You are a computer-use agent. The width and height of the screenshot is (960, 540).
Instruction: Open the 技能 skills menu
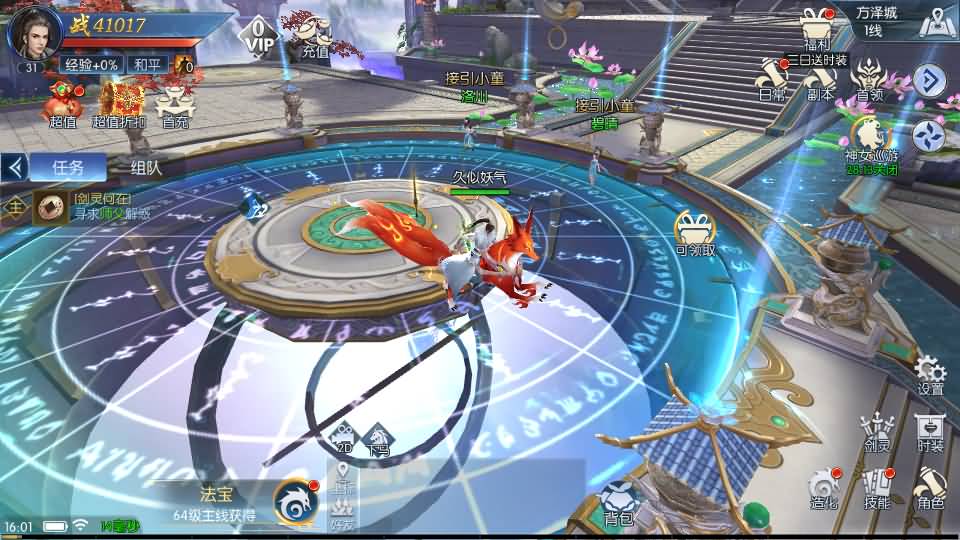click(877, 488)
